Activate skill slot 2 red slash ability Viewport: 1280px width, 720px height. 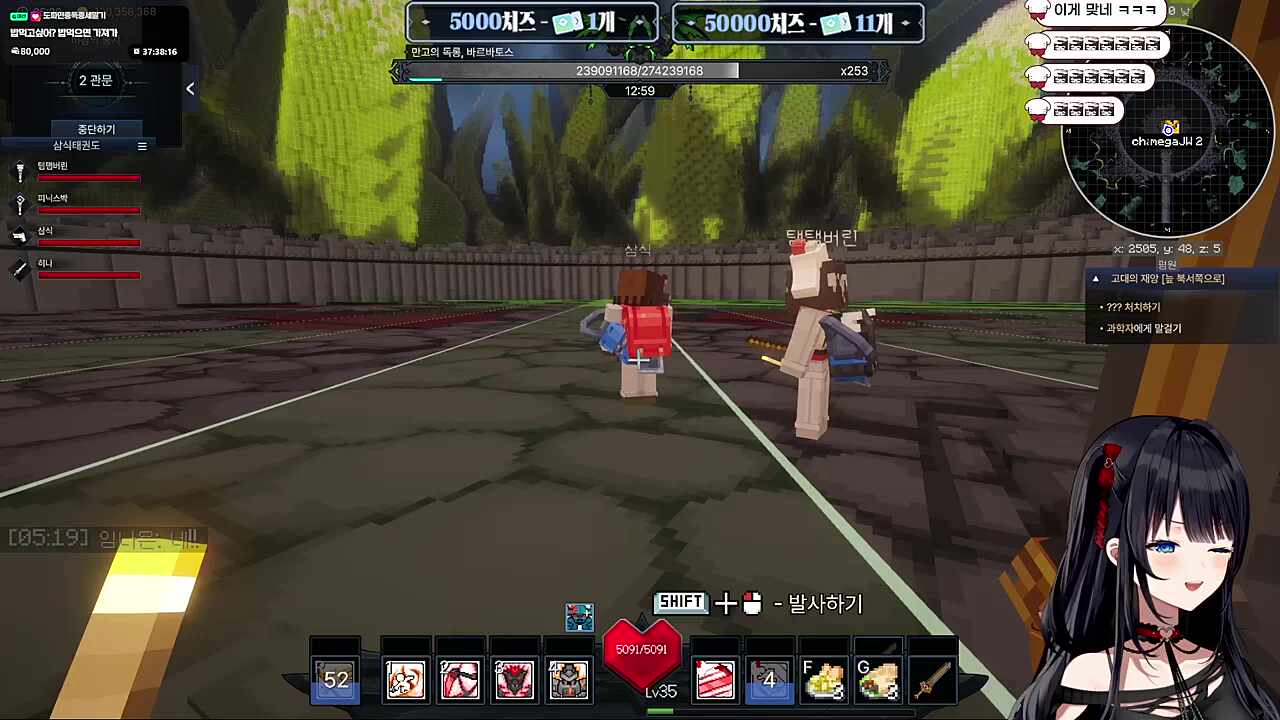tap(460, 680)
